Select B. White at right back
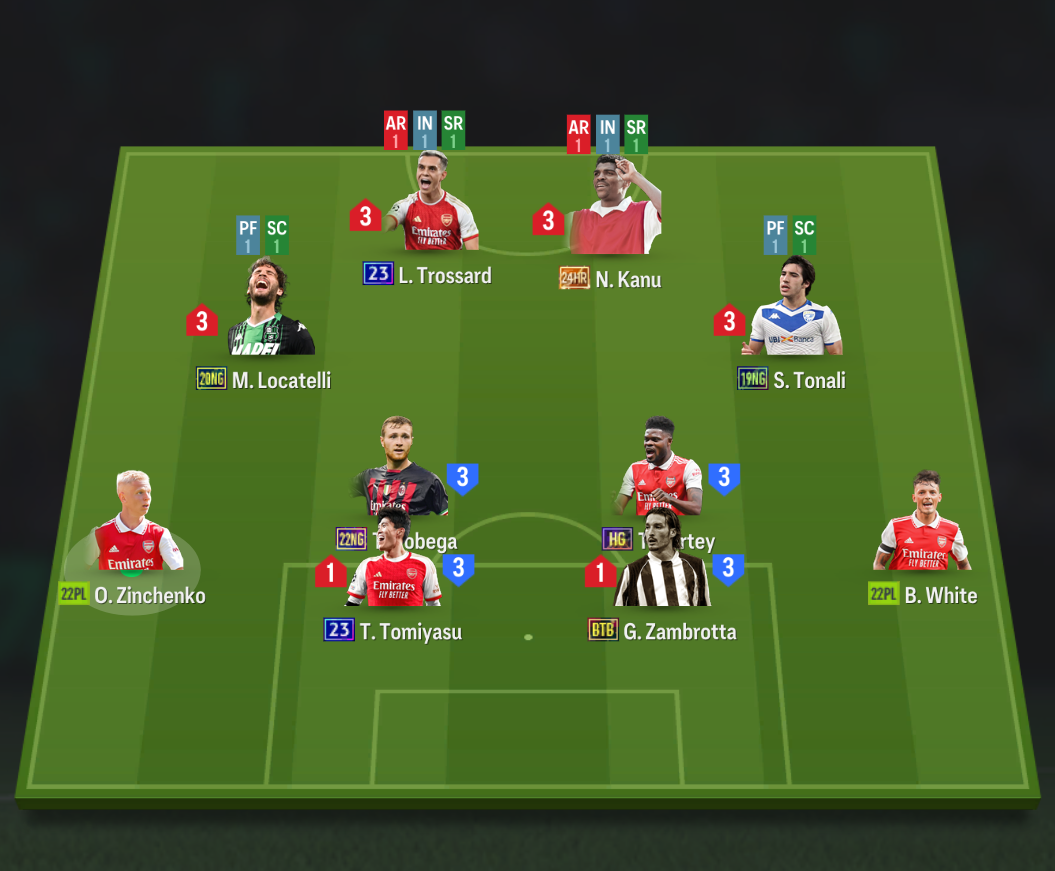The height and width of the screenshot is (871, 1055). (923, 525)
